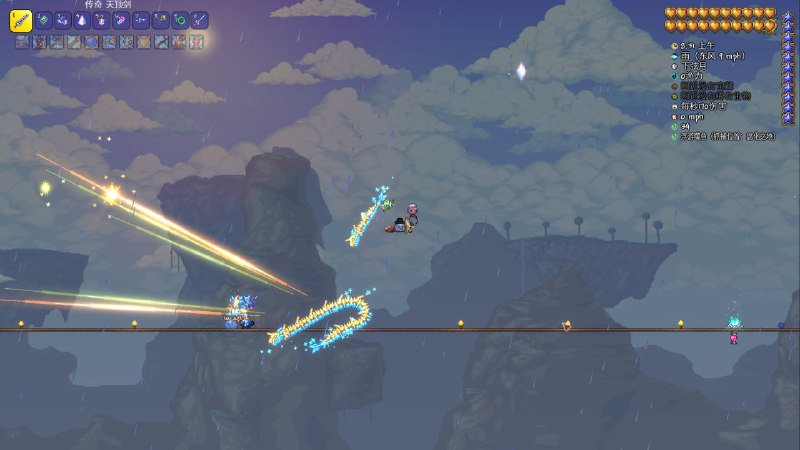Equip the staff in hotbar slot eight
This screenshot has height=450, width=800.
(x=160, y=19)
